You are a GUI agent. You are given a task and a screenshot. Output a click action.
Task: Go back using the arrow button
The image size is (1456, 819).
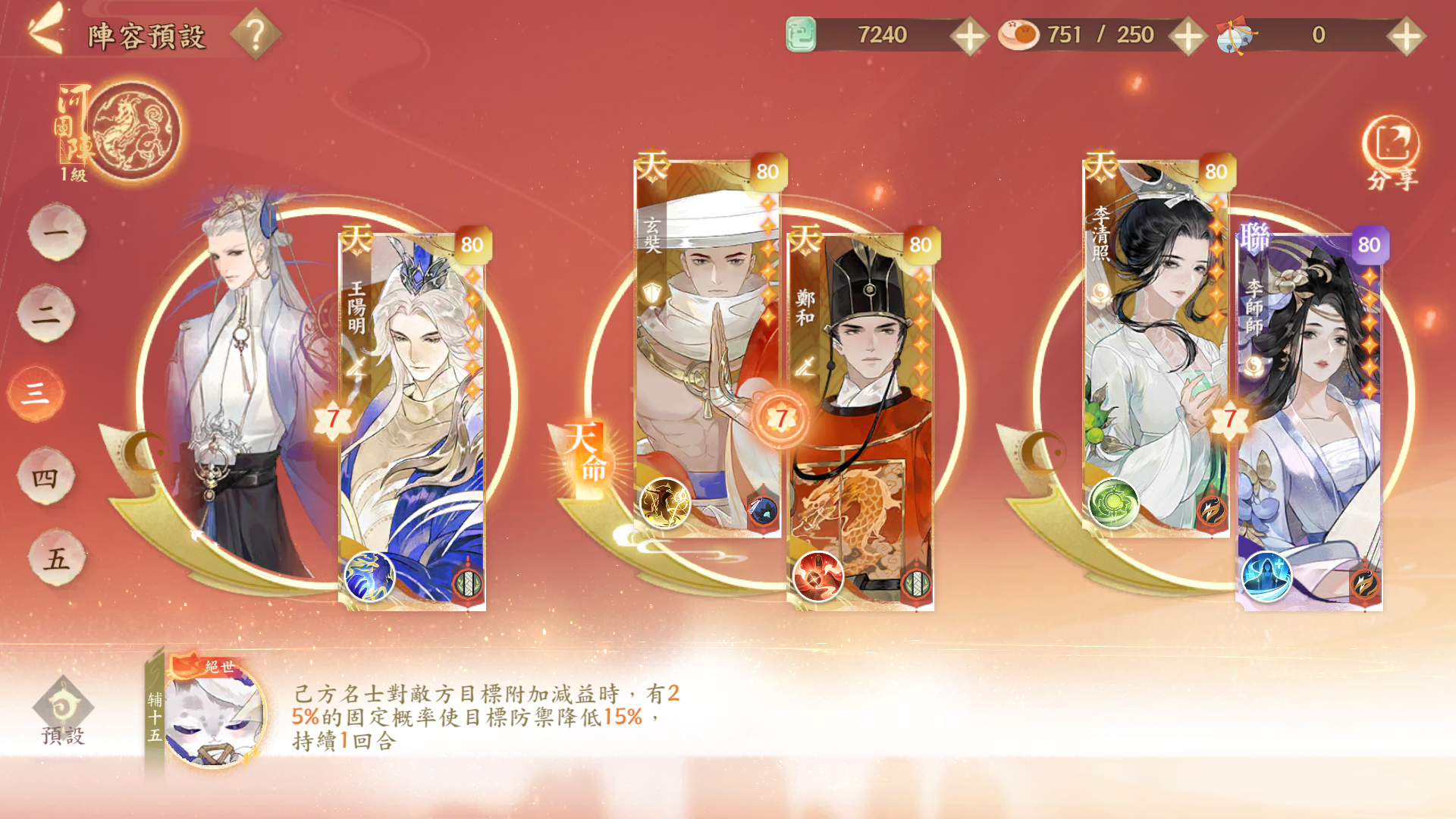(45, 32)
